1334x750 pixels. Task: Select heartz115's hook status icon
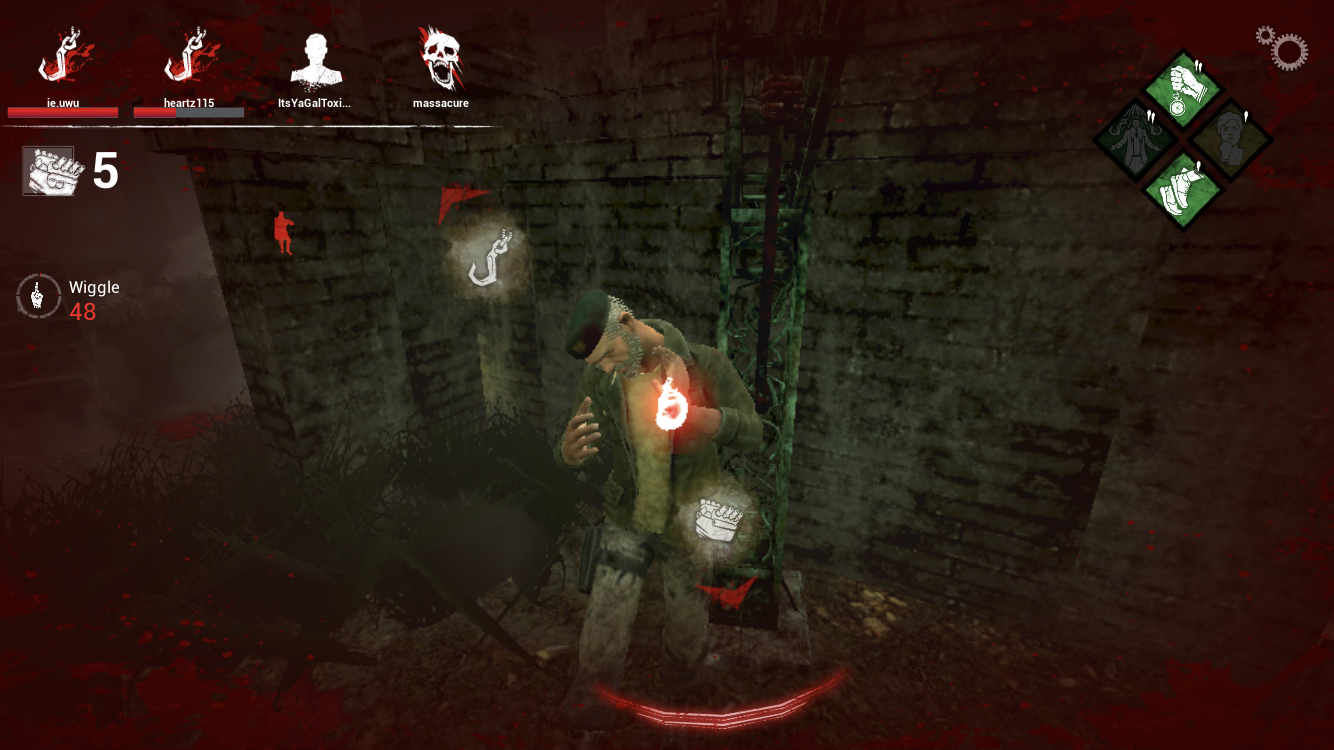click(190, 55)
